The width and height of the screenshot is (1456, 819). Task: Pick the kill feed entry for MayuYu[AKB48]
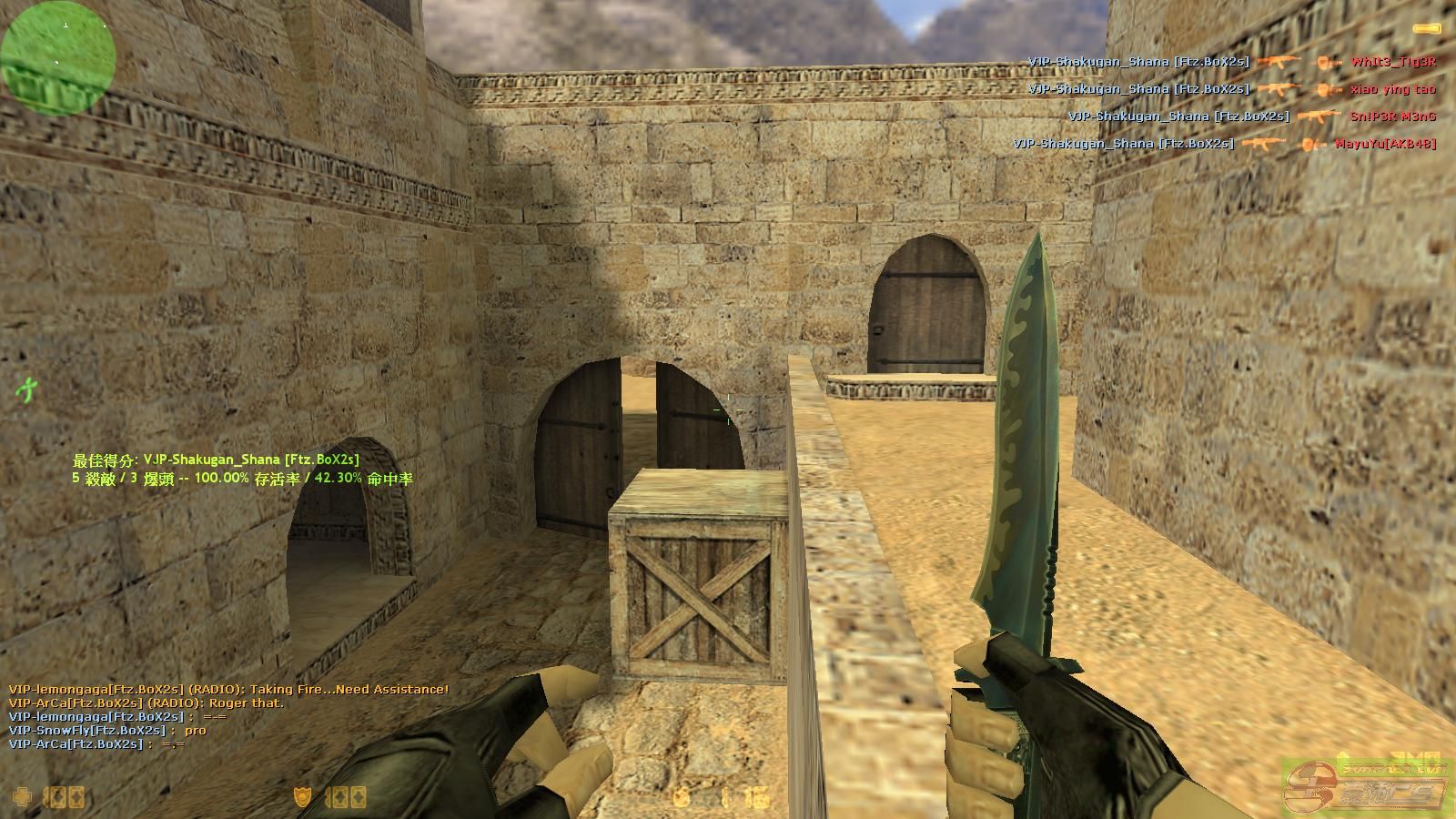point(1224,144)
